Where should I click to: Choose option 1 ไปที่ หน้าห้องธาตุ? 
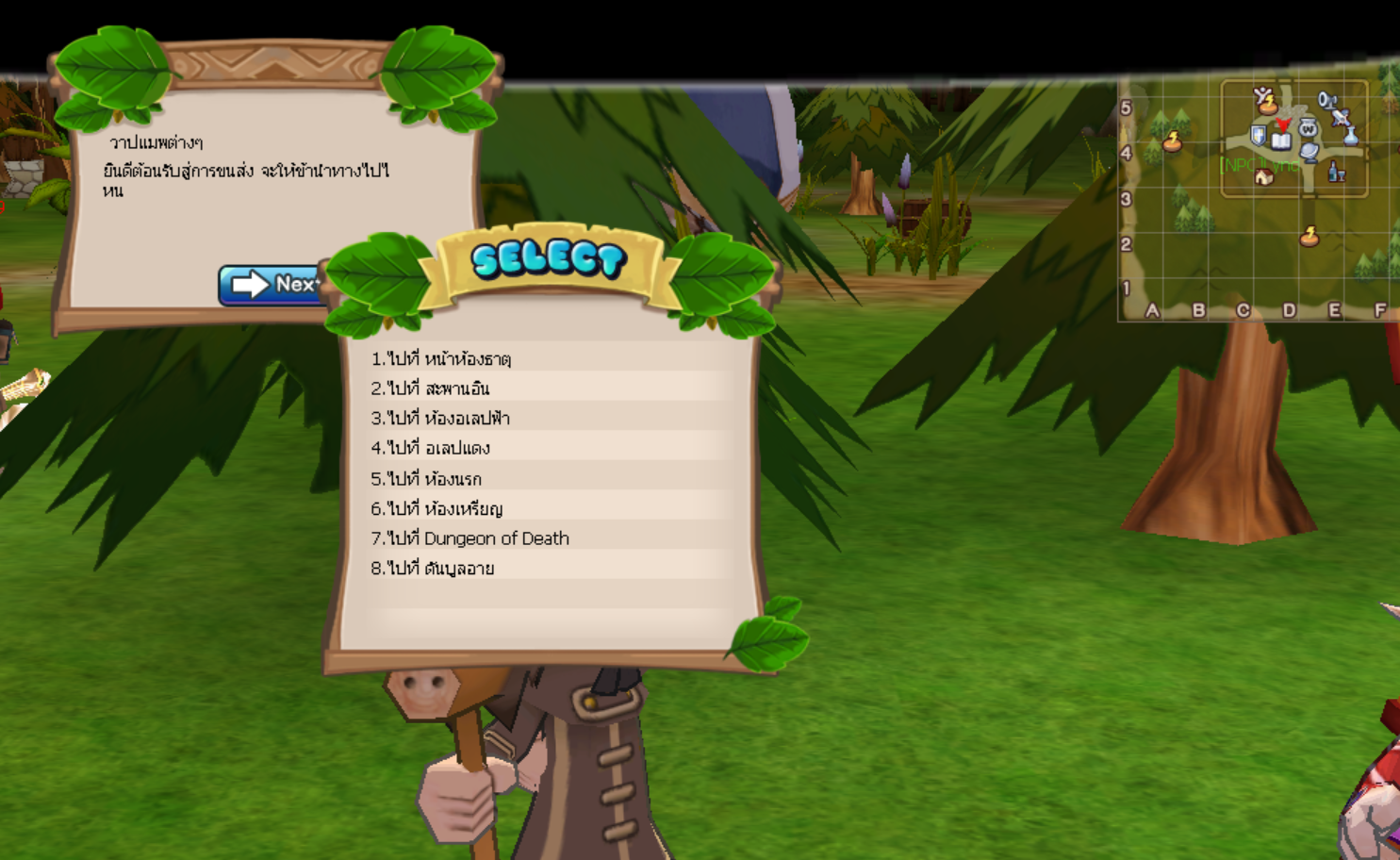pos(440,358)
